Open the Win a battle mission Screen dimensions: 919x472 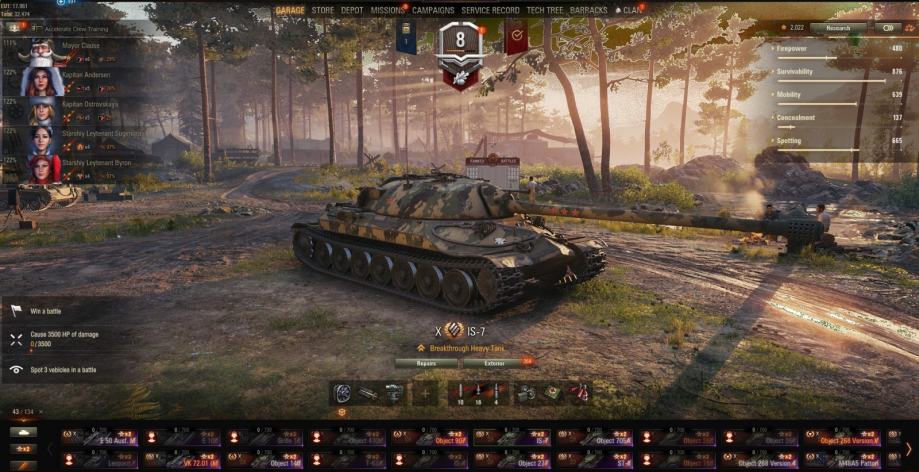(50, 311)
